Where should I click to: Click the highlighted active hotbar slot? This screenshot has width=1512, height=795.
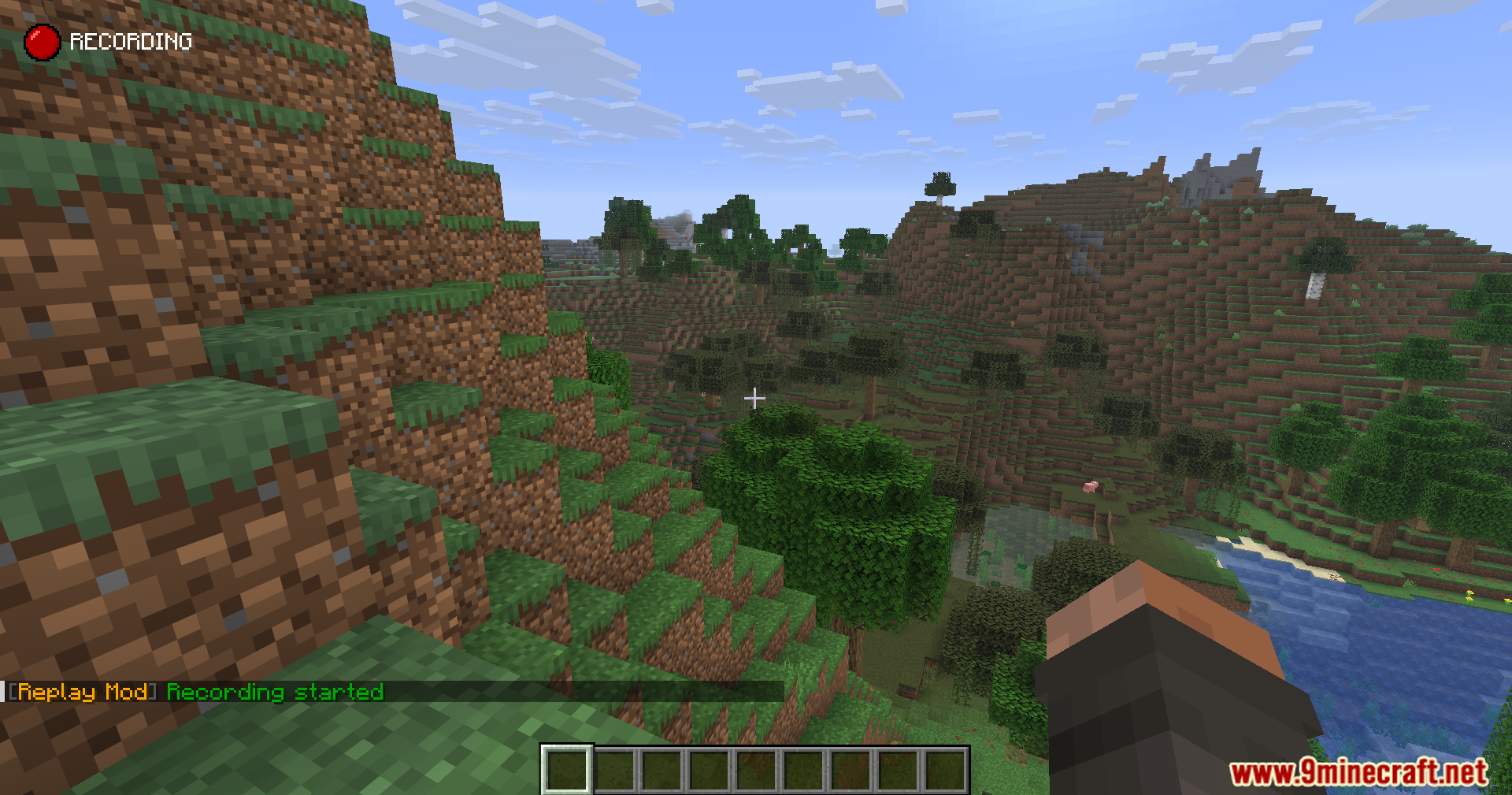(567, 768)
